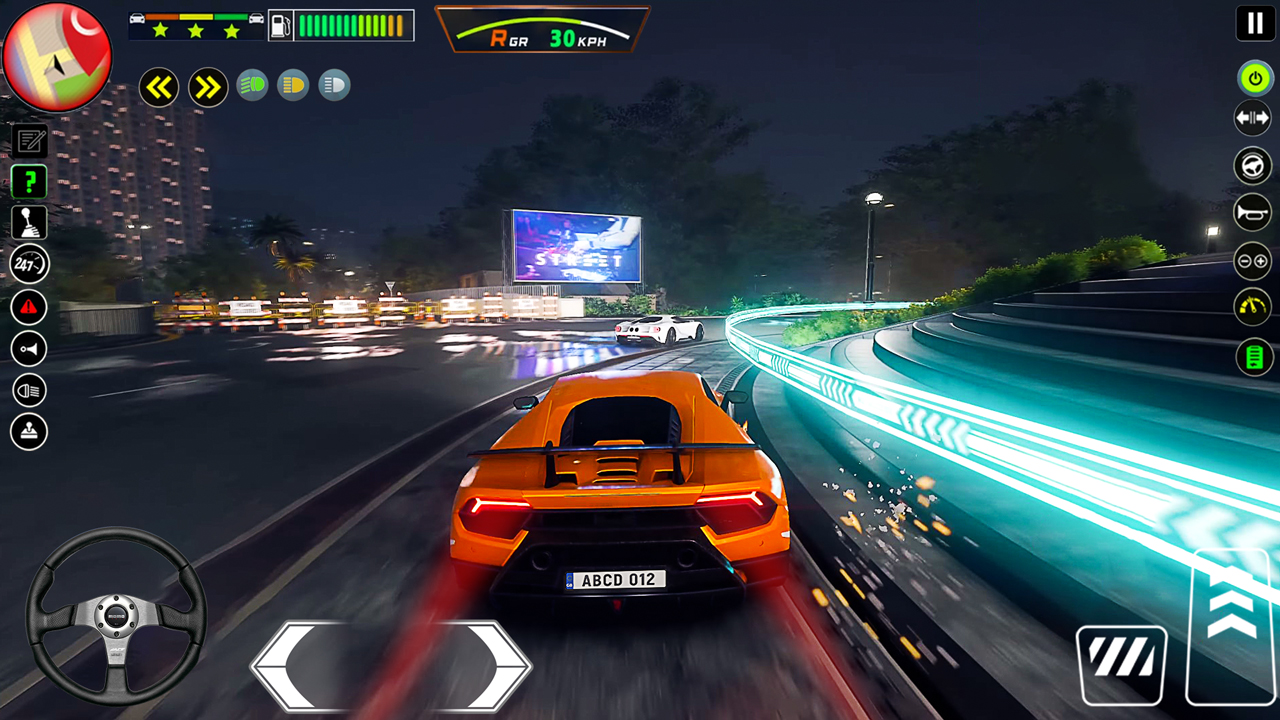Click the double left arrows near top-left
Screen dimensions: 1280x720
click(x=159, y=87)
